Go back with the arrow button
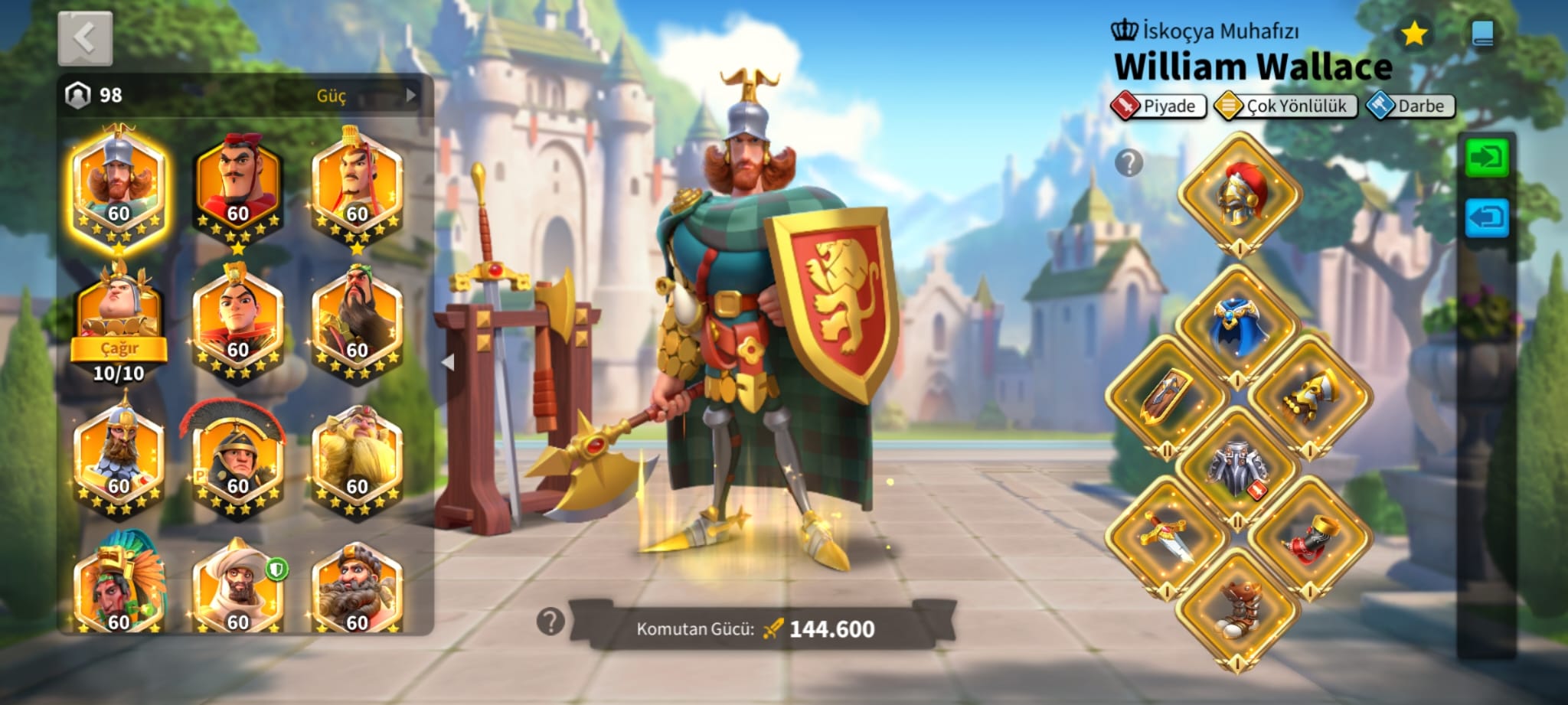This screenshot has width=1568, height=705. [x=85, y=38]
